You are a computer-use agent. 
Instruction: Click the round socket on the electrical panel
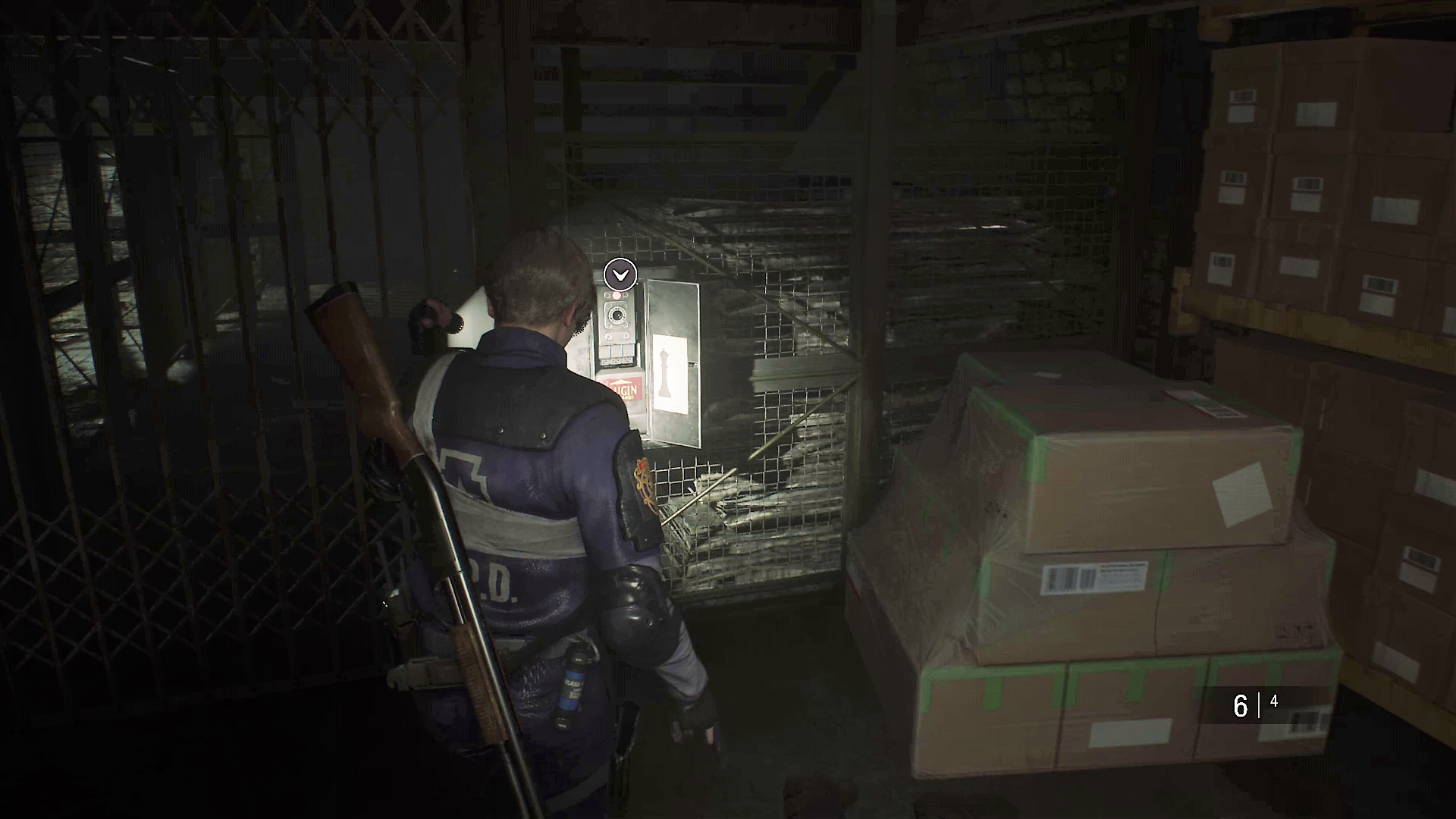[x=617, y=315]
